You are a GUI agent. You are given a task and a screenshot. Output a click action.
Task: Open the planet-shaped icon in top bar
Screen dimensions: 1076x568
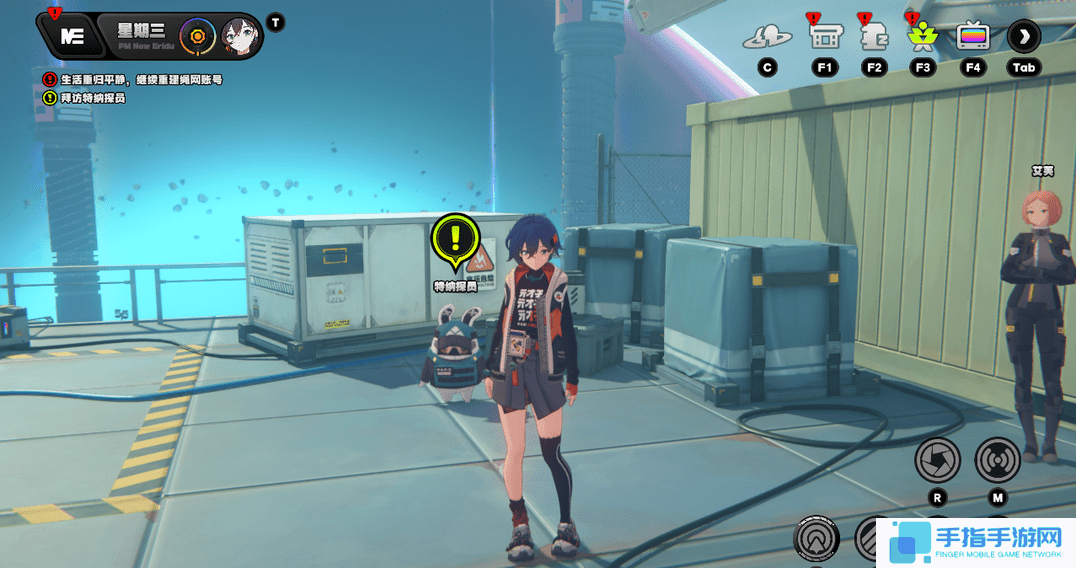(x=767, y=38)
